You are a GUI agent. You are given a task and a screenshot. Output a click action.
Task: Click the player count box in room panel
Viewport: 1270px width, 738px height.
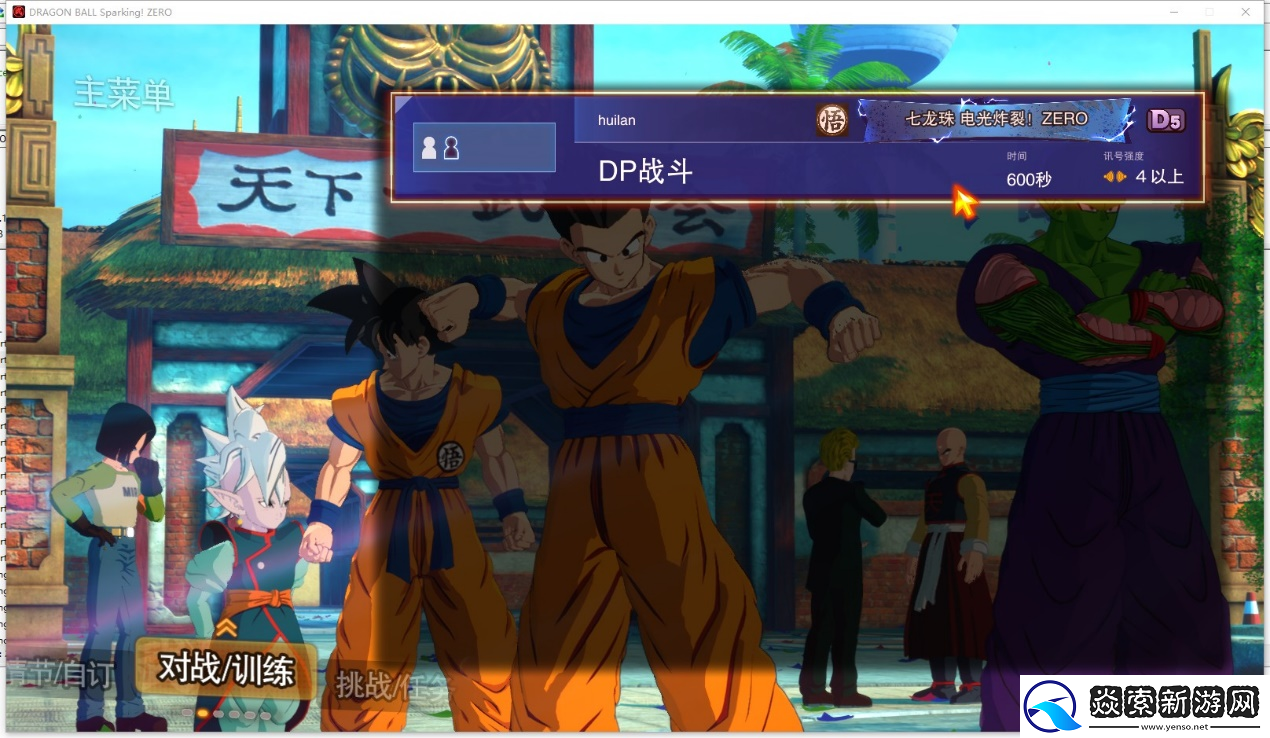click(484, 148)
